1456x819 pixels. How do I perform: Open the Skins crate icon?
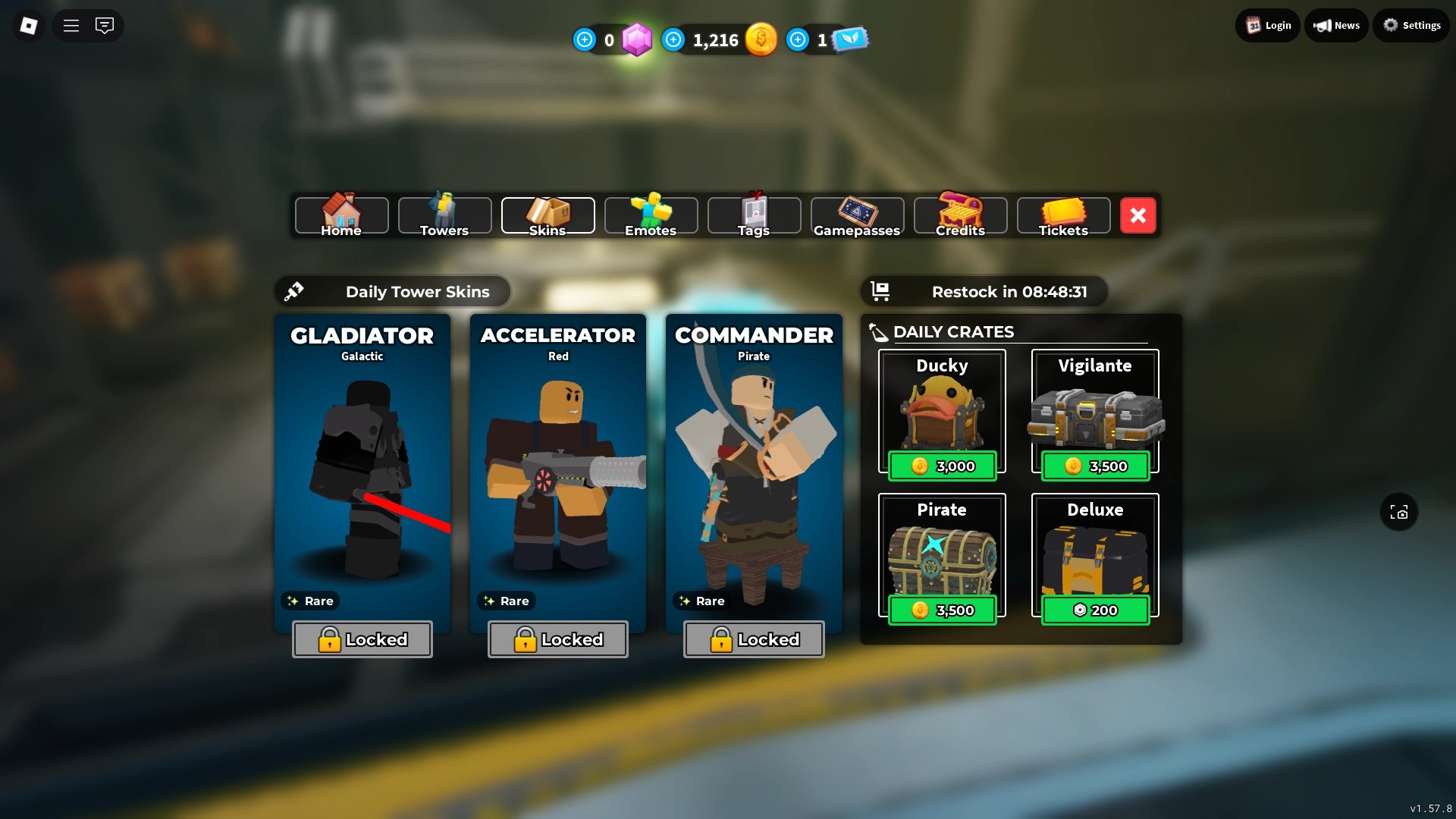click(548, 210)
